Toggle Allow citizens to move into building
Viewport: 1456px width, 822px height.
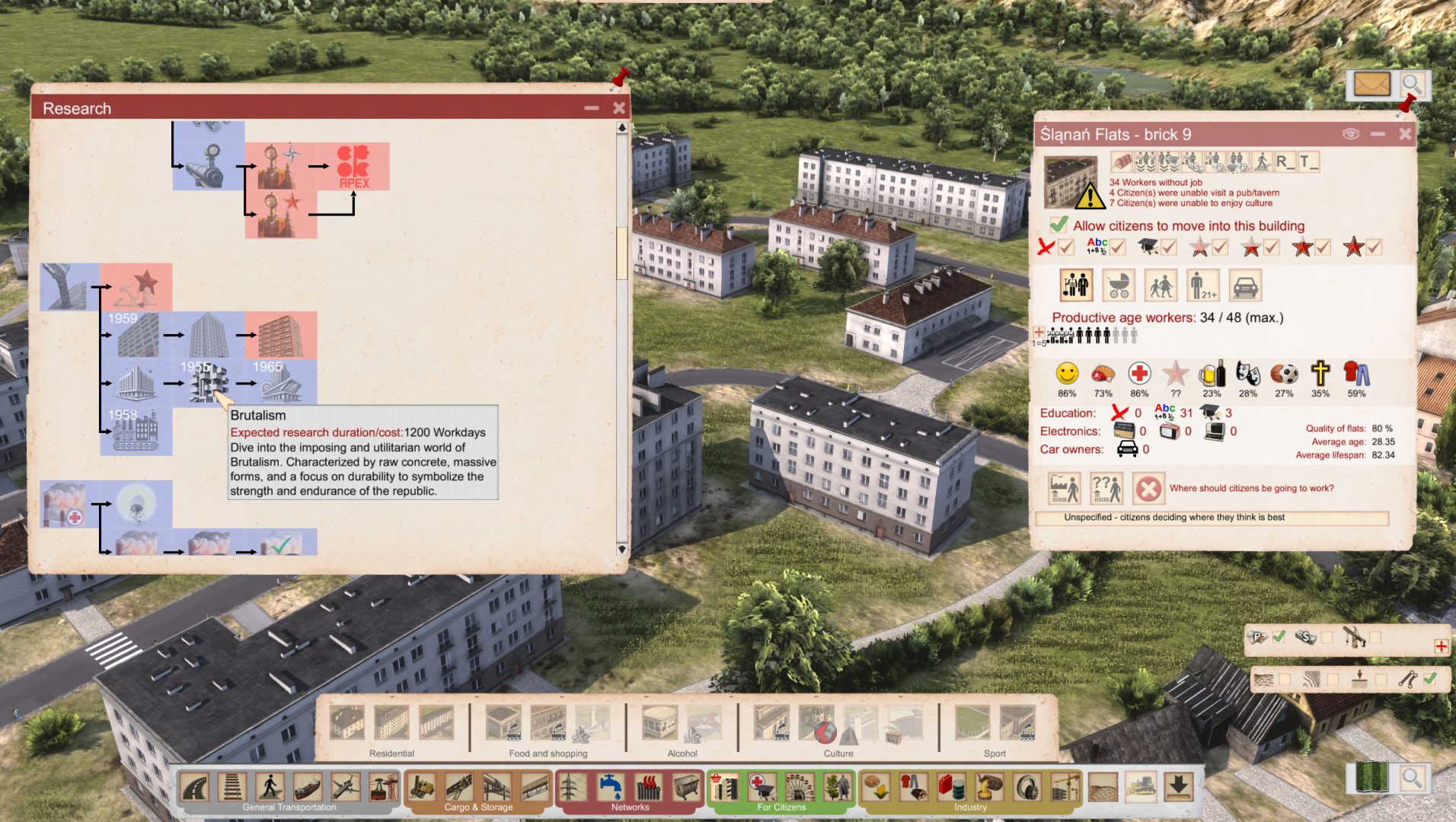coord(1058,225)
